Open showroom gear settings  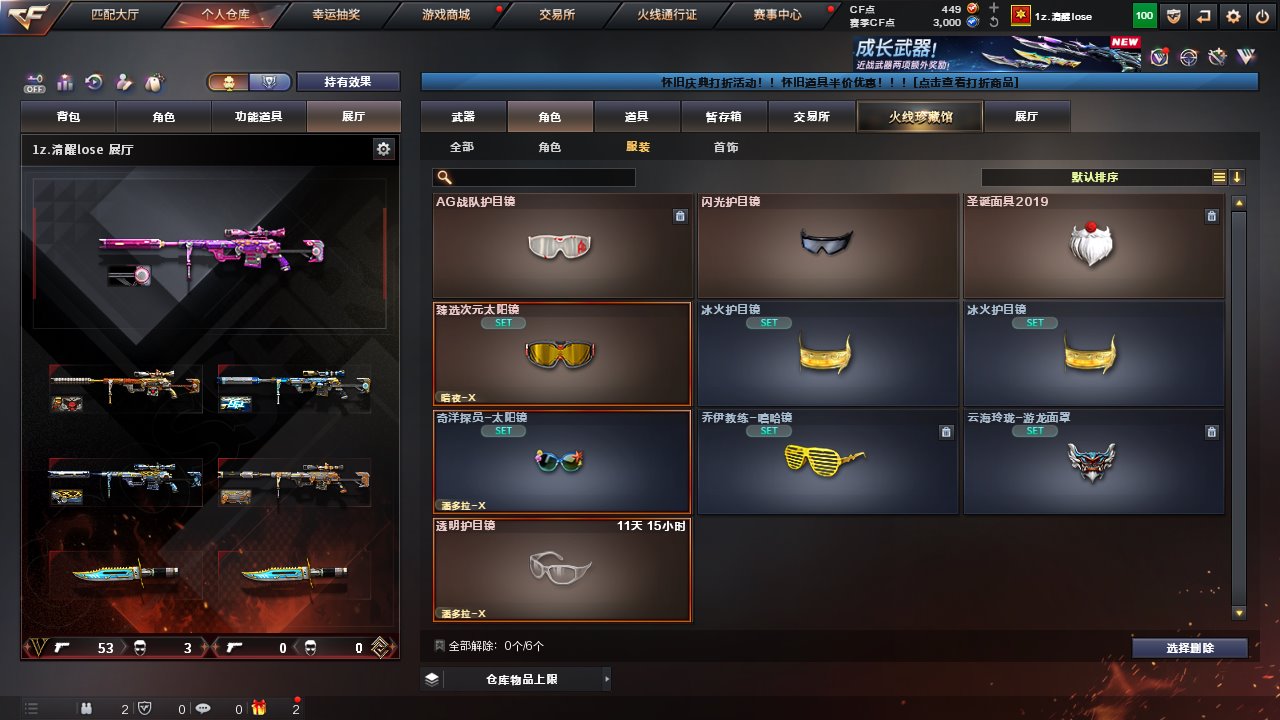tap(383, 149)
